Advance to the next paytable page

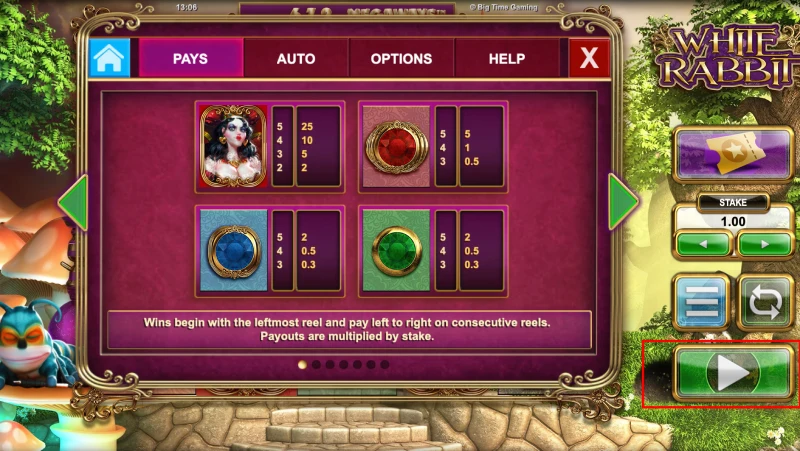pos(623,203)
